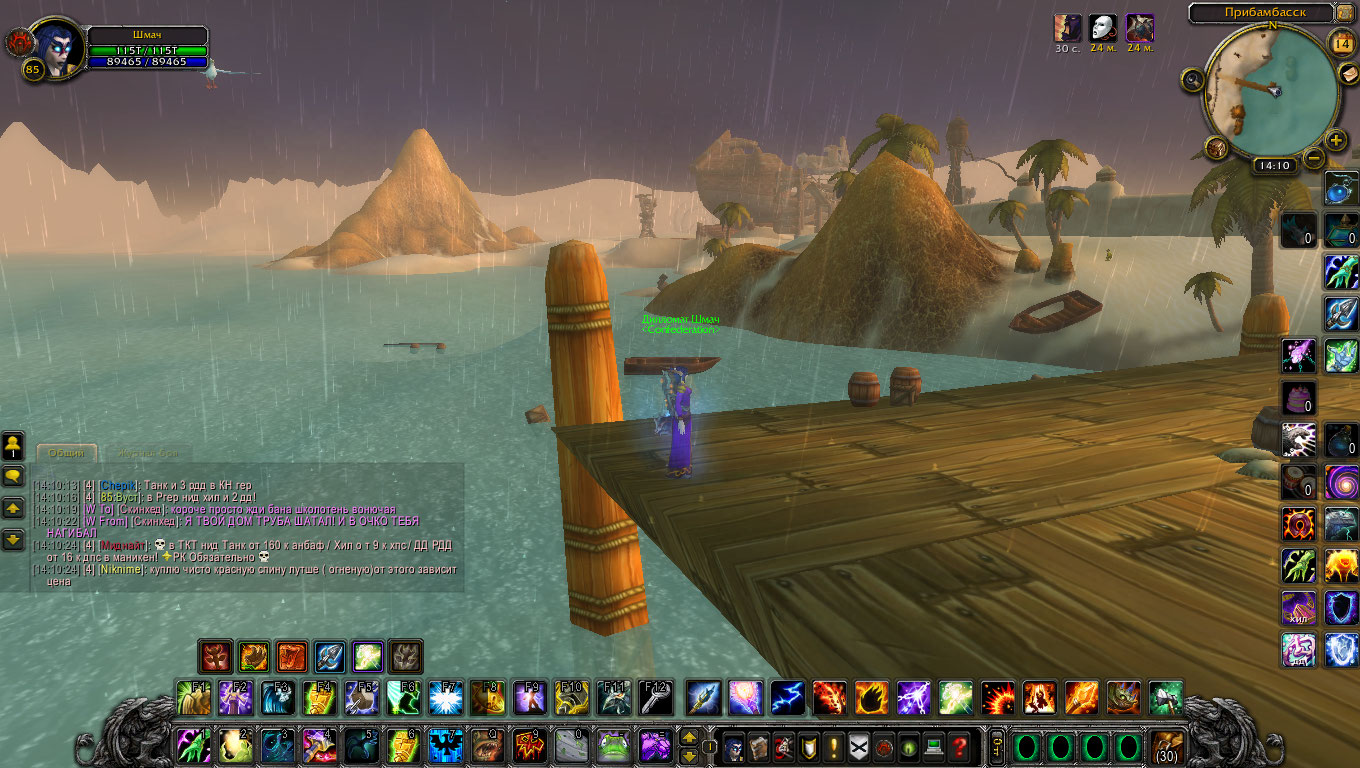Cast the blue lightning bolt spell
The image size is (1360, 768).
787,698
